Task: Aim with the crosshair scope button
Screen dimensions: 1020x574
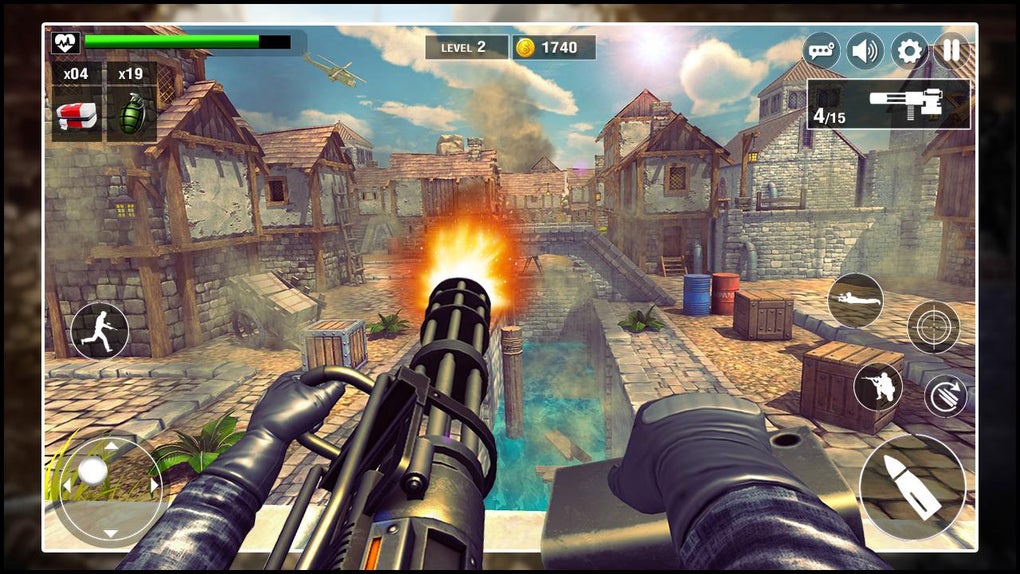Action: pyautogui.click(x=933, y=327)
